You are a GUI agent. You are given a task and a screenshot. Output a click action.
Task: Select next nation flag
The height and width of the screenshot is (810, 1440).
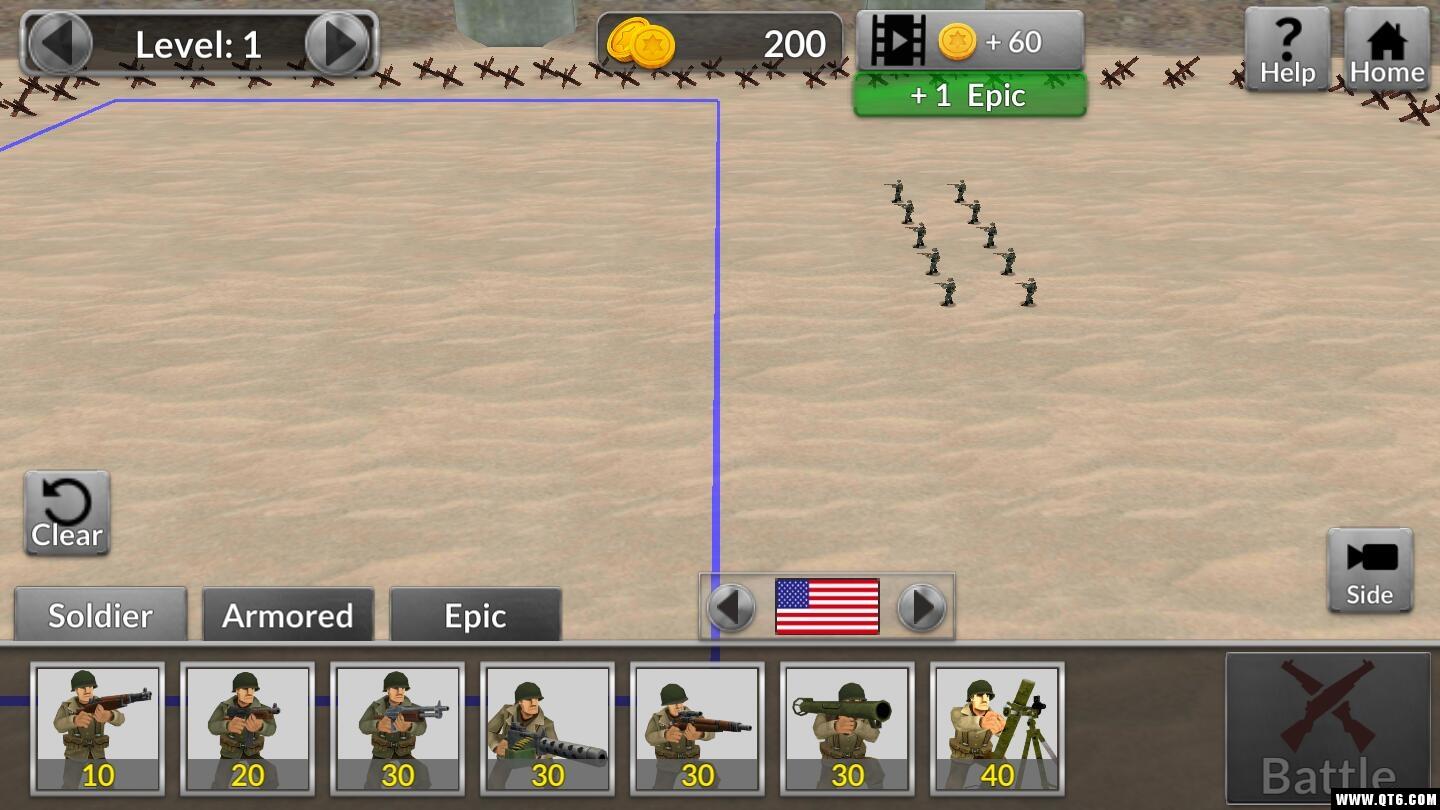point(921,607)
